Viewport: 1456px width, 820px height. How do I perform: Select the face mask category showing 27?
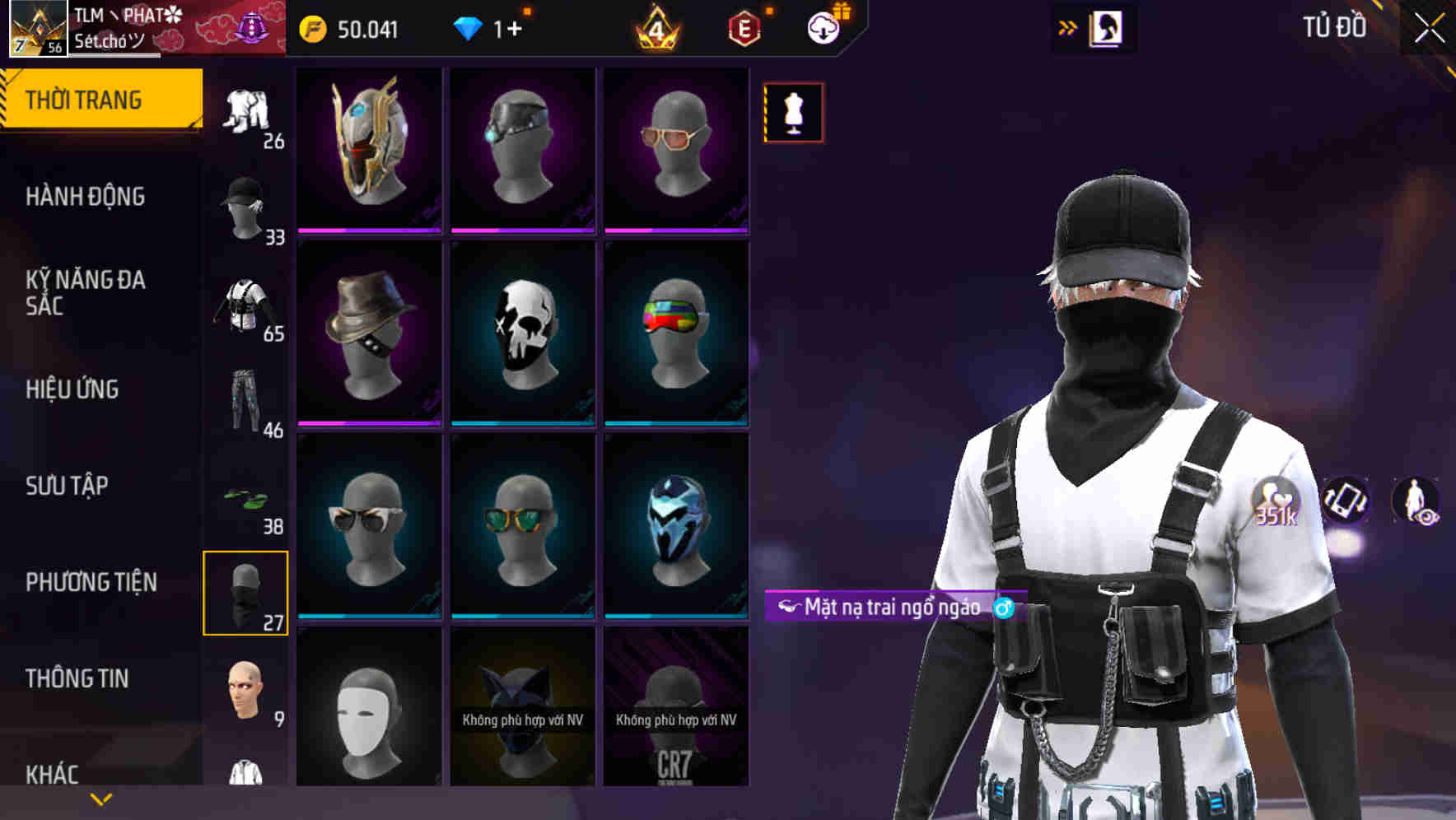245,591
